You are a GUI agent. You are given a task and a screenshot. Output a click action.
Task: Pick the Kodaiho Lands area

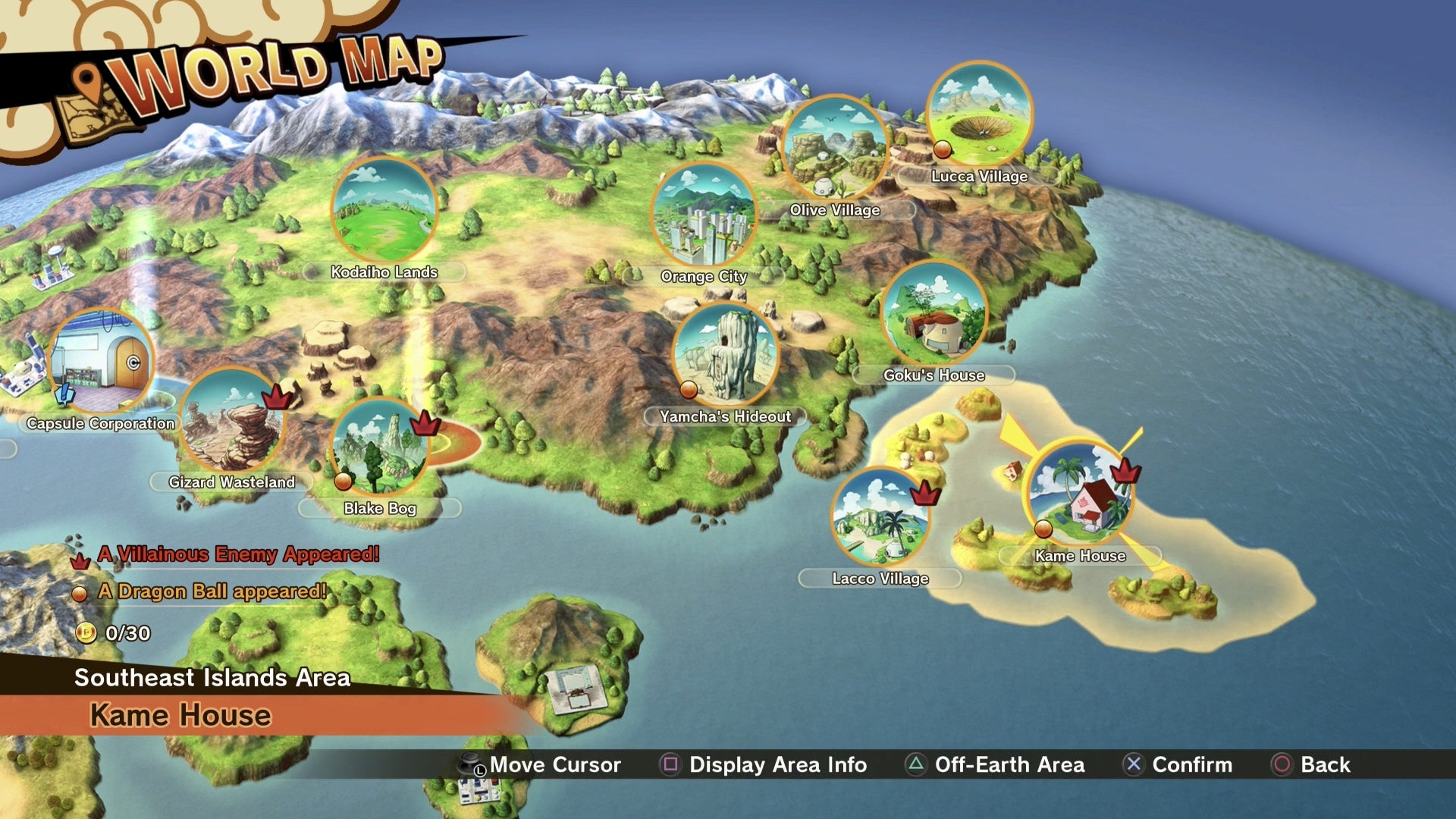click(384, 211)
